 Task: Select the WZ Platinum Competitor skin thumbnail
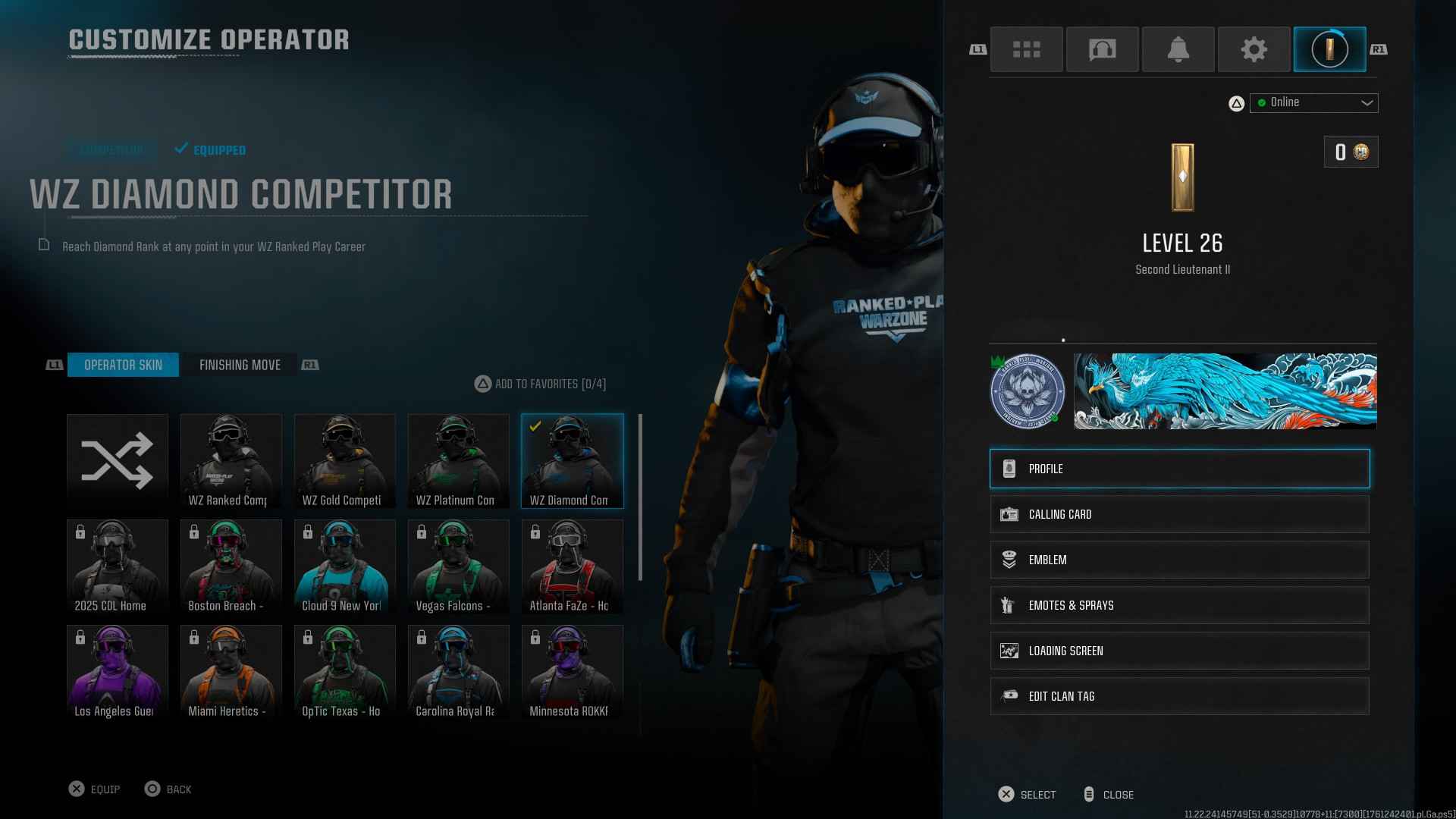tap(458, 460)
